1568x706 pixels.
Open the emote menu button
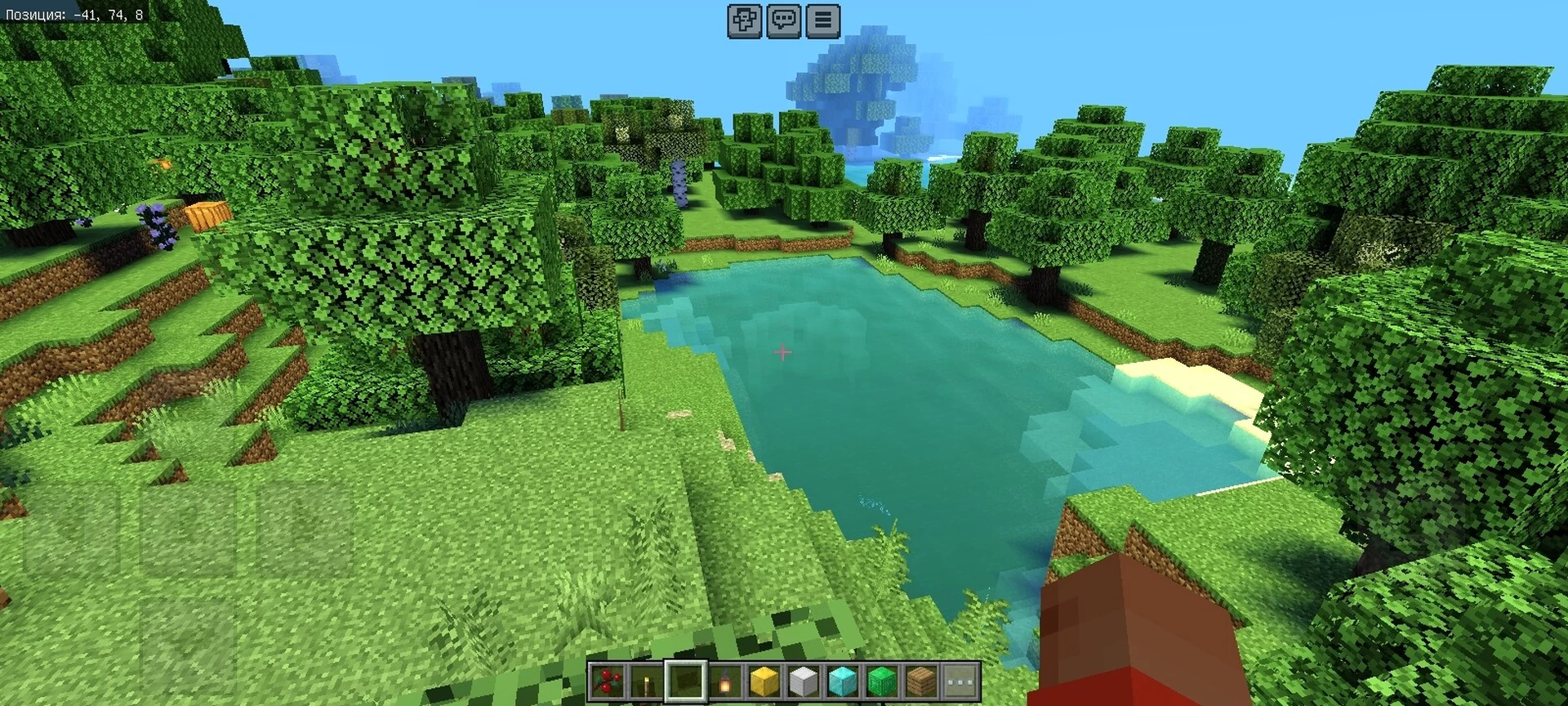(745, 20)
